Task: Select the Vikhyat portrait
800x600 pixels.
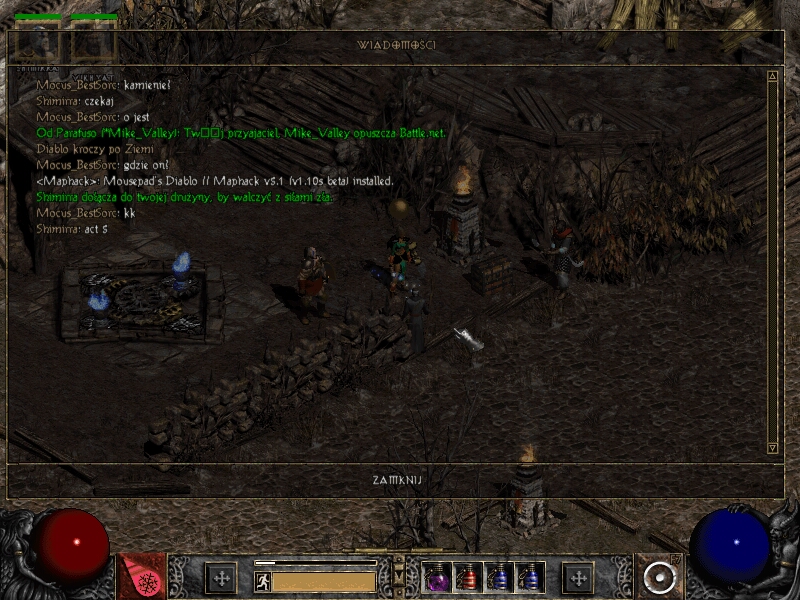Action: [x=93, y=43]
